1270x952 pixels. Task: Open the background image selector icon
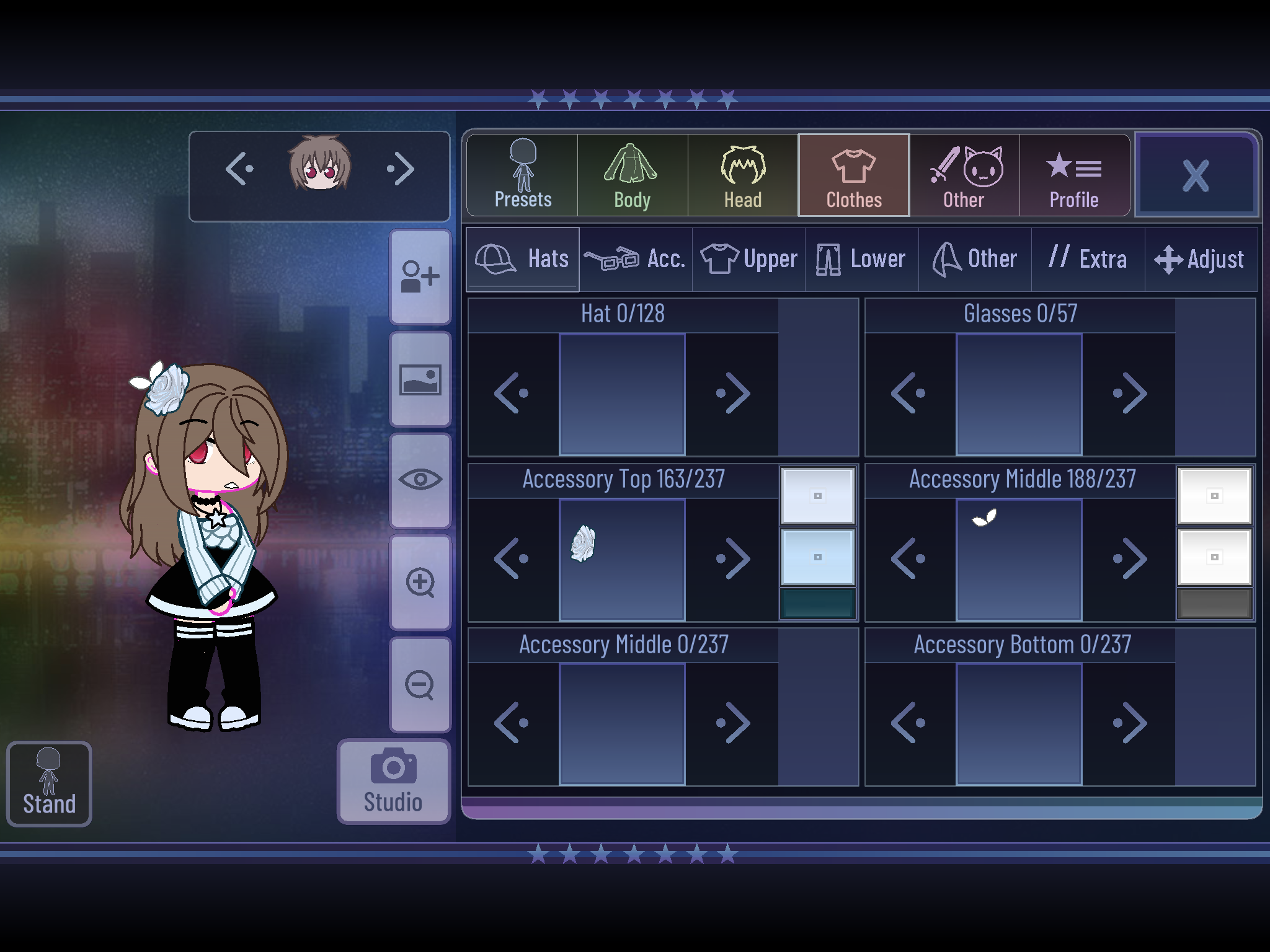(x=420, y=379)
